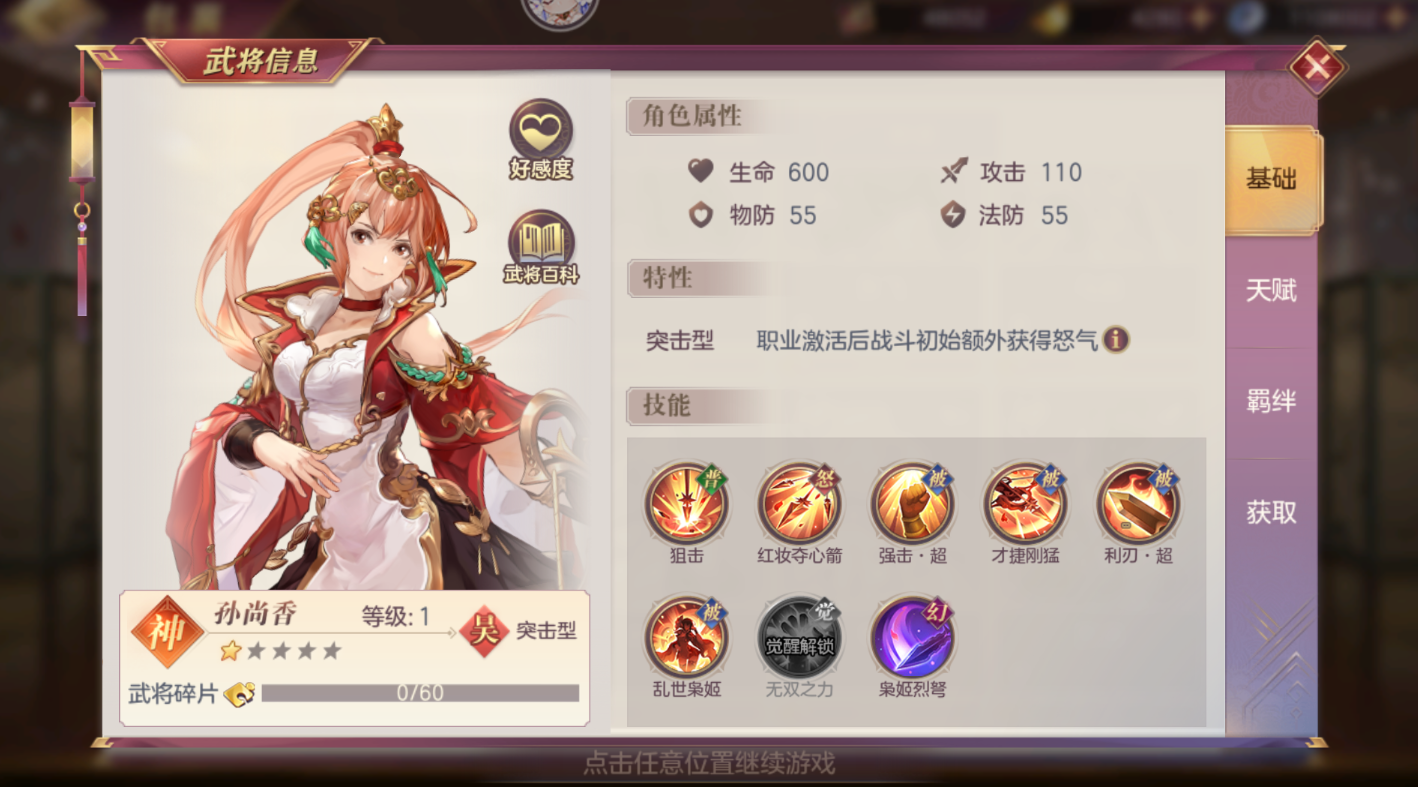The width and height of the screenshot is (1418, 787).
Task: Open the 基础 basic info tab
Action: pyautogui.click(x=1273, y=180)
